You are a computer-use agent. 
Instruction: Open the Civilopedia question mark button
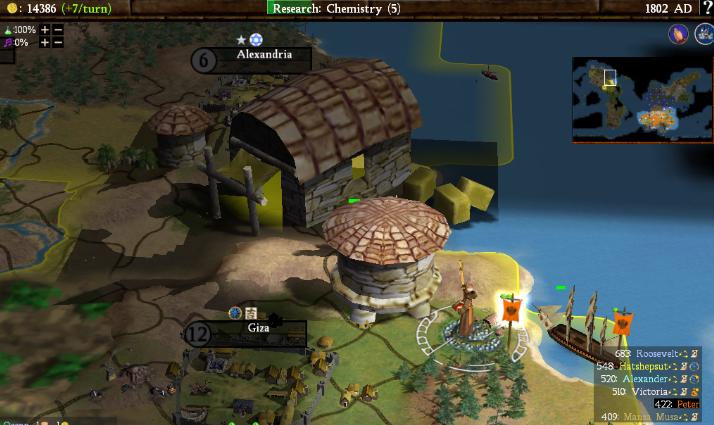(705, 8)
